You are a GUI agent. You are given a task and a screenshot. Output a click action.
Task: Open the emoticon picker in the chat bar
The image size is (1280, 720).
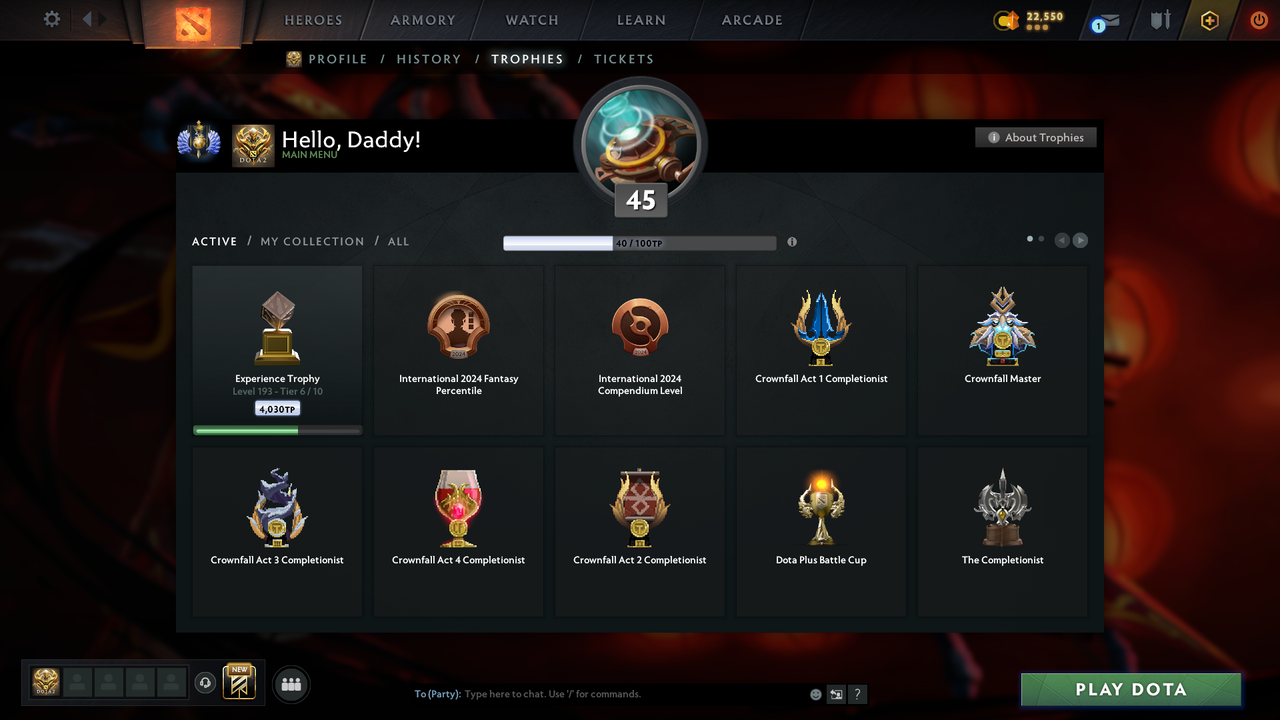[815, 693]
